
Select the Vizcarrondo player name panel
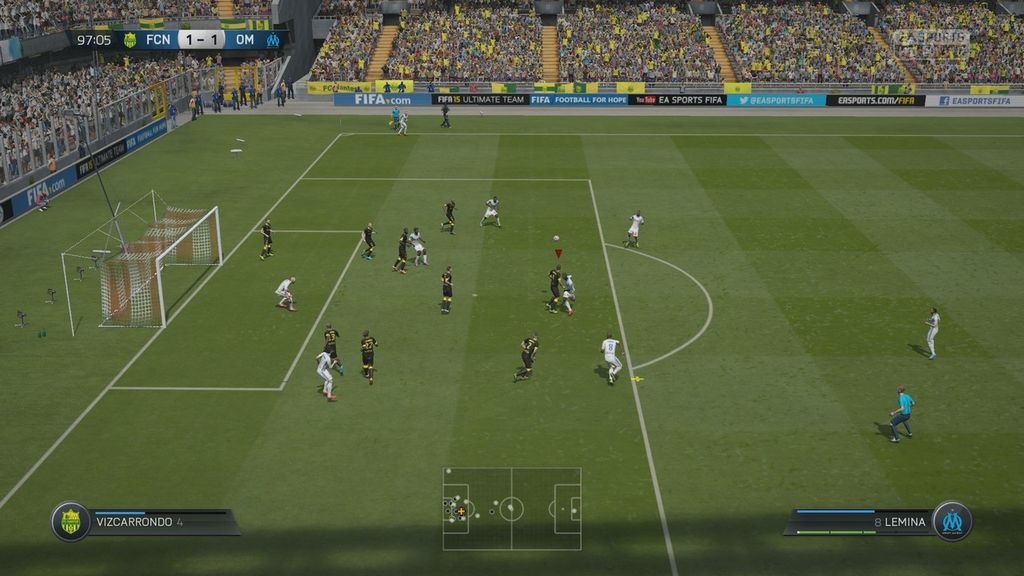coord(160,522)
